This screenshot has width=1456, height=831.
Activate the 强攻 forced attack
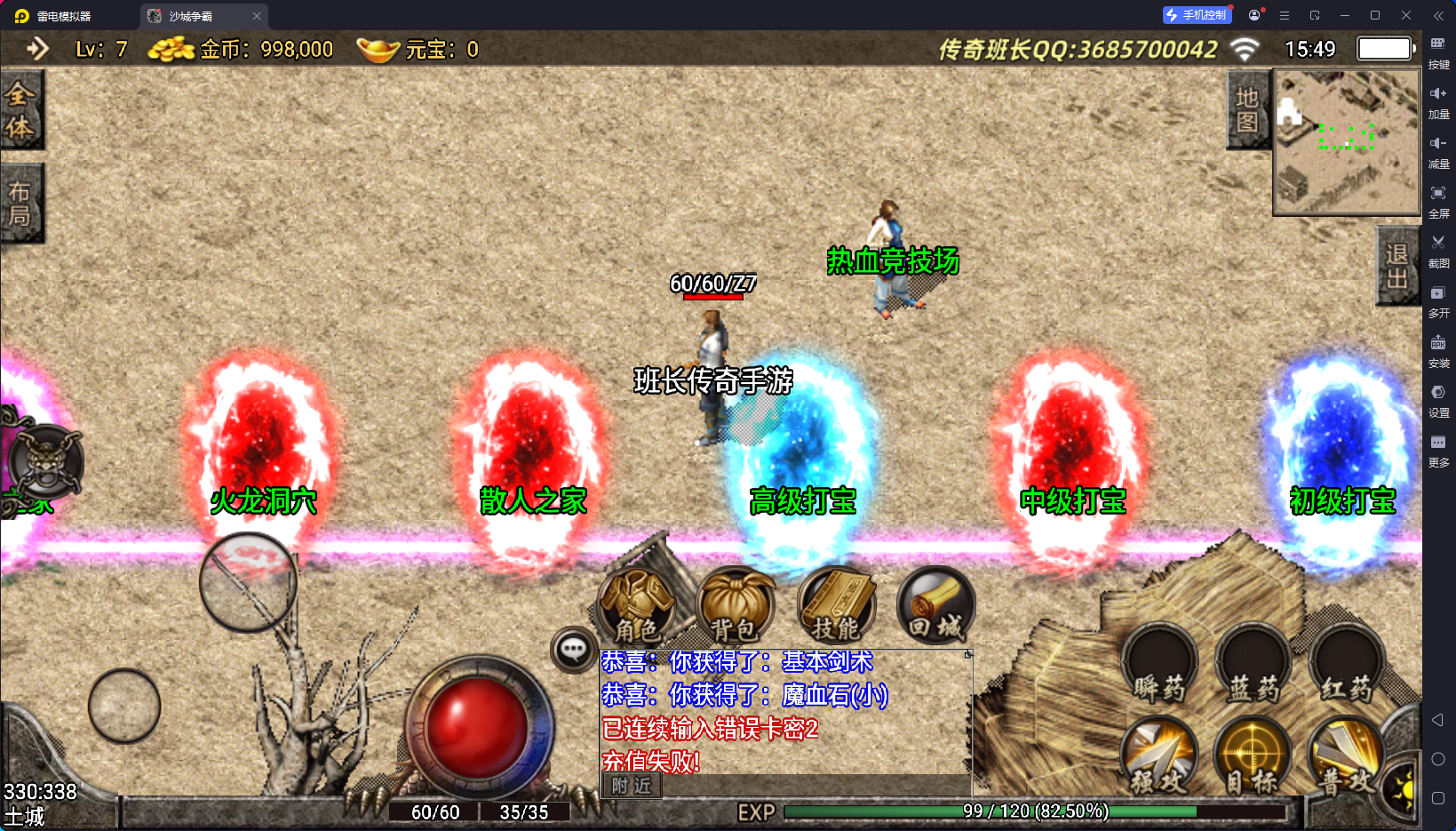tap(1158, 756)
